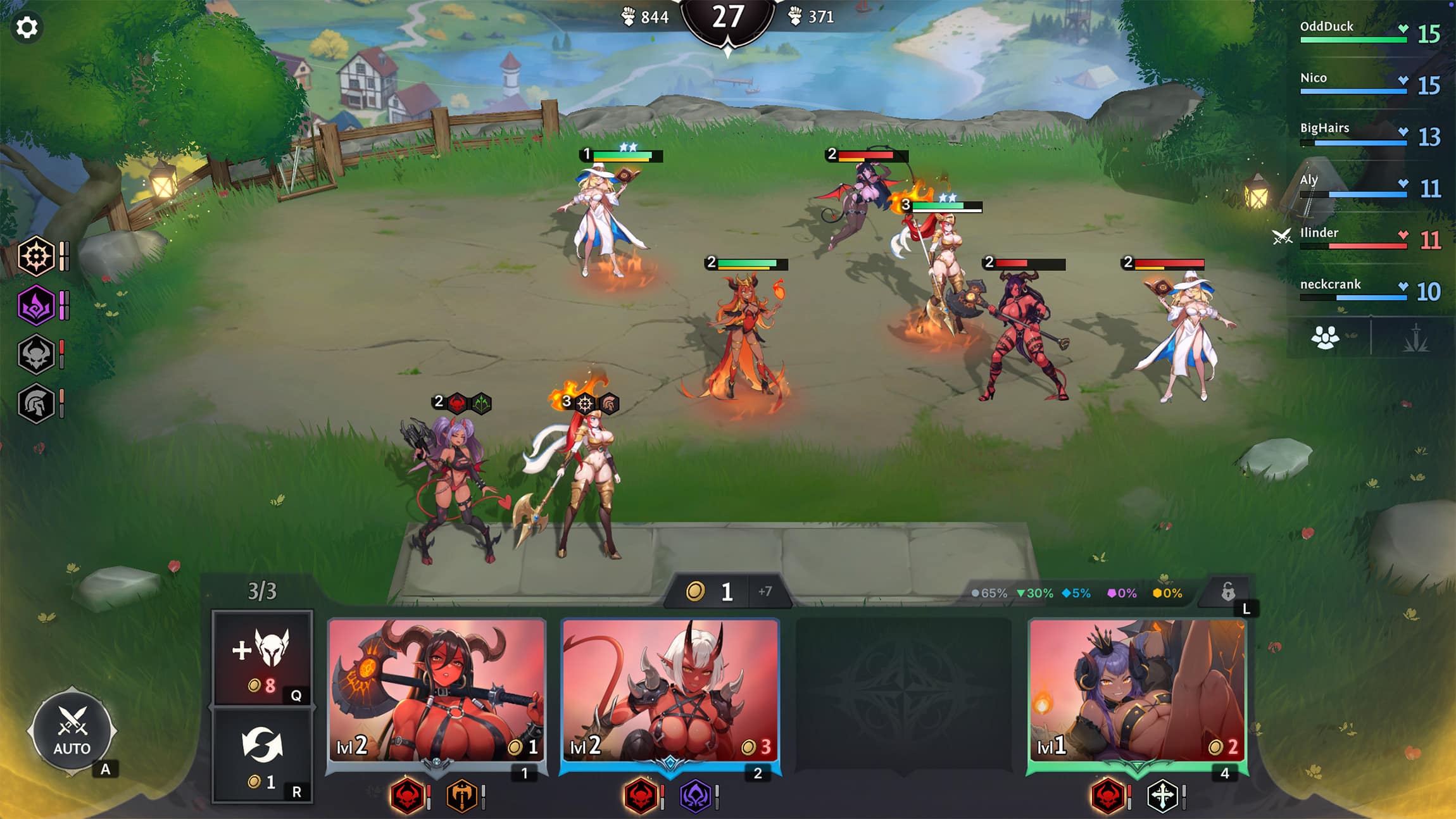Open the settings gear menu

click(27, 27)
